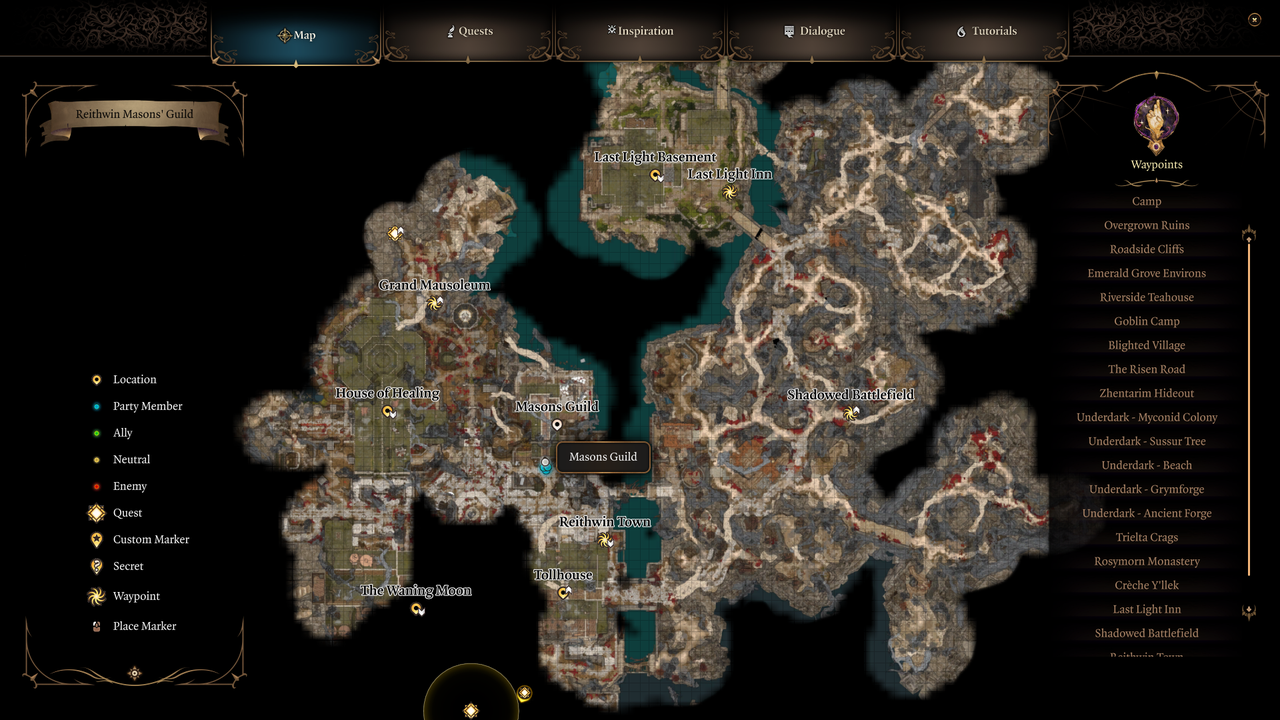
Task: Click the compass rose icon below the legend
Action: (x=134, y=673)
